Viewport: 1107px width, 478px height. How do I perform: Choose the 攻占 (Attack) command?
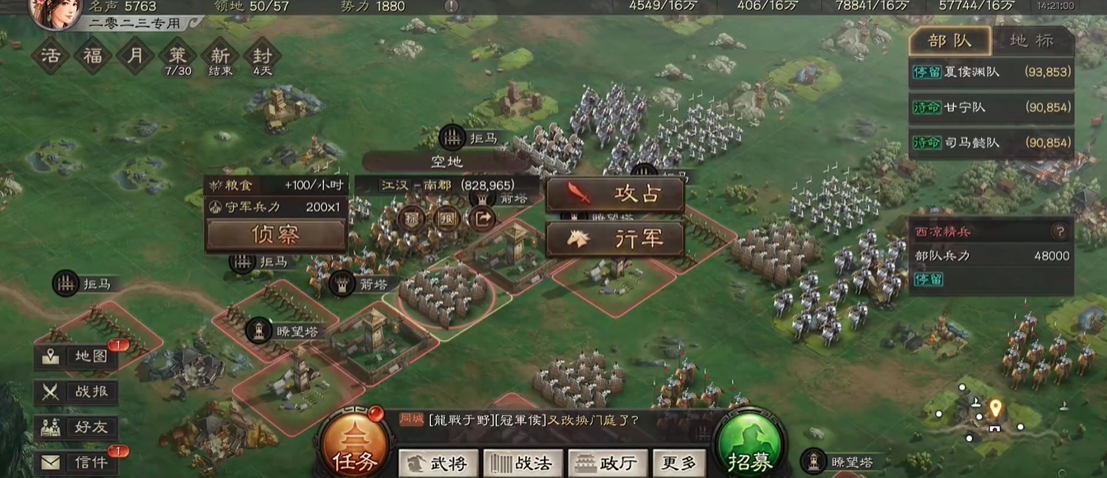(x=615, y=195)
